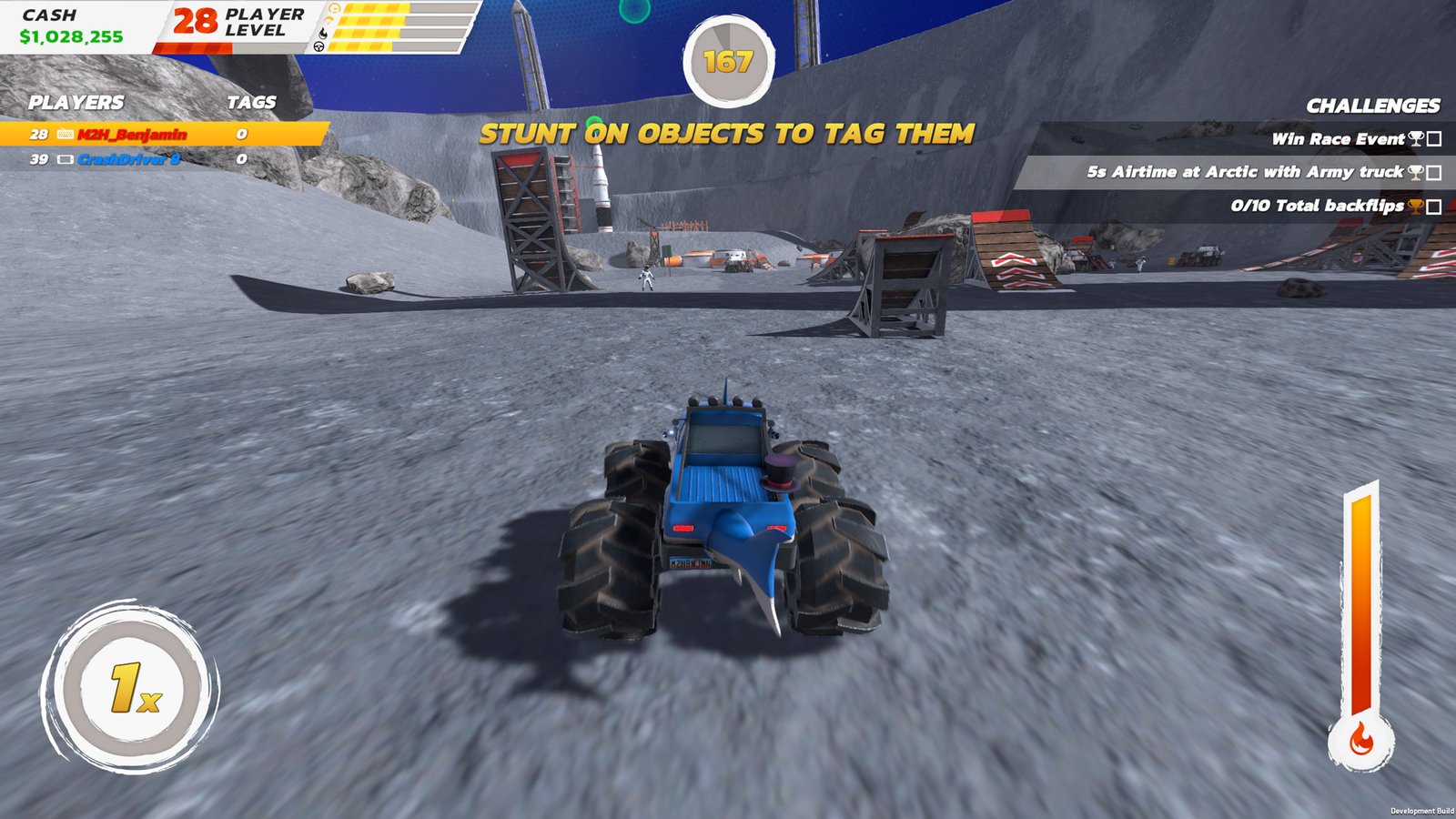Check the 0/10 Total backflips checkbox
This screenshot has height=819, width=1456.
1433,206
